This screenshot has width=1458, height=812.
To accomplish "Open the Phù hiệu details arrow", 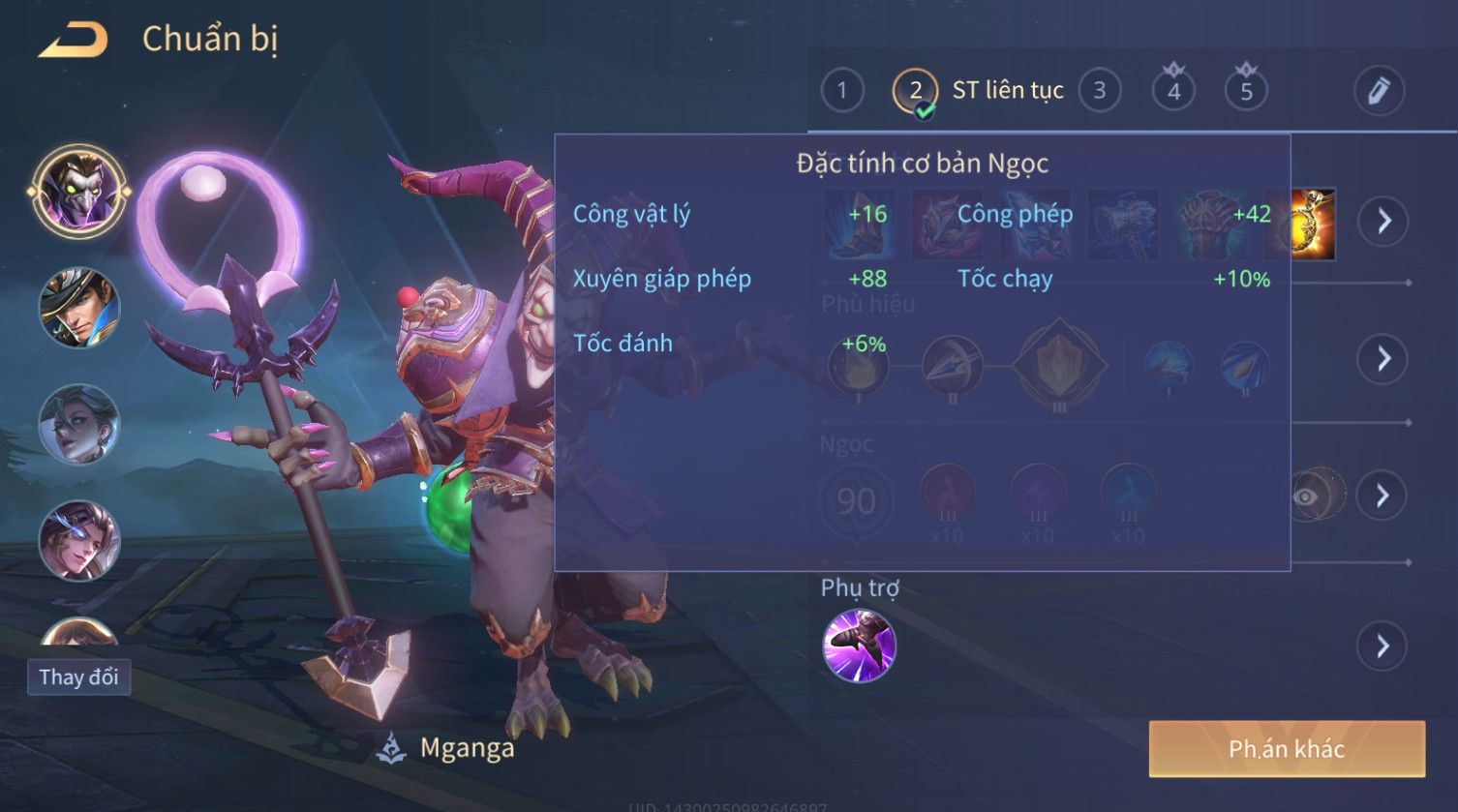I will 1383,359.
